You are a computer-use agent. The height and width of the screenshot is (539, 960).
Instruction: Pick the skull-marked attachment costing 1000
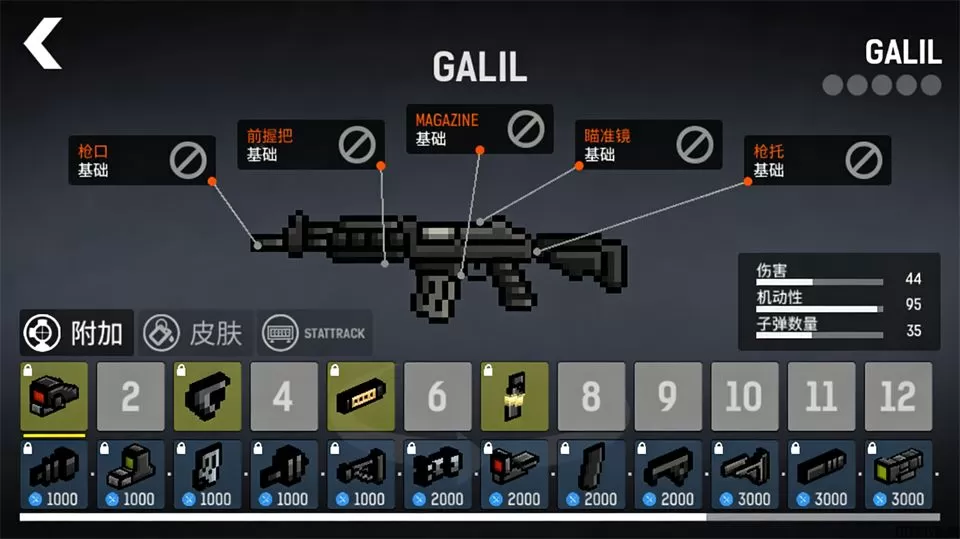207,474
